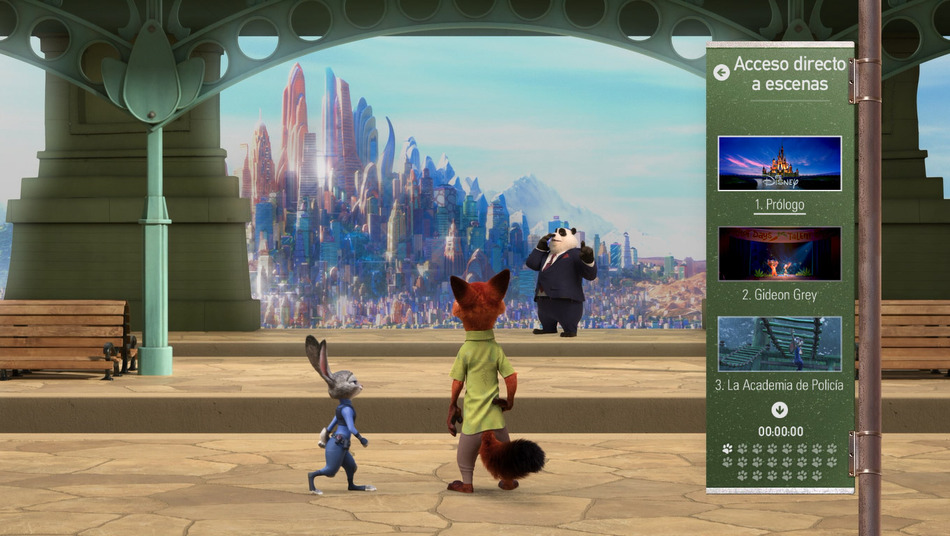Open the Gideon Grey scene thumbnail
The height and width of the screenshot is (536, 950).
(779, 253)
